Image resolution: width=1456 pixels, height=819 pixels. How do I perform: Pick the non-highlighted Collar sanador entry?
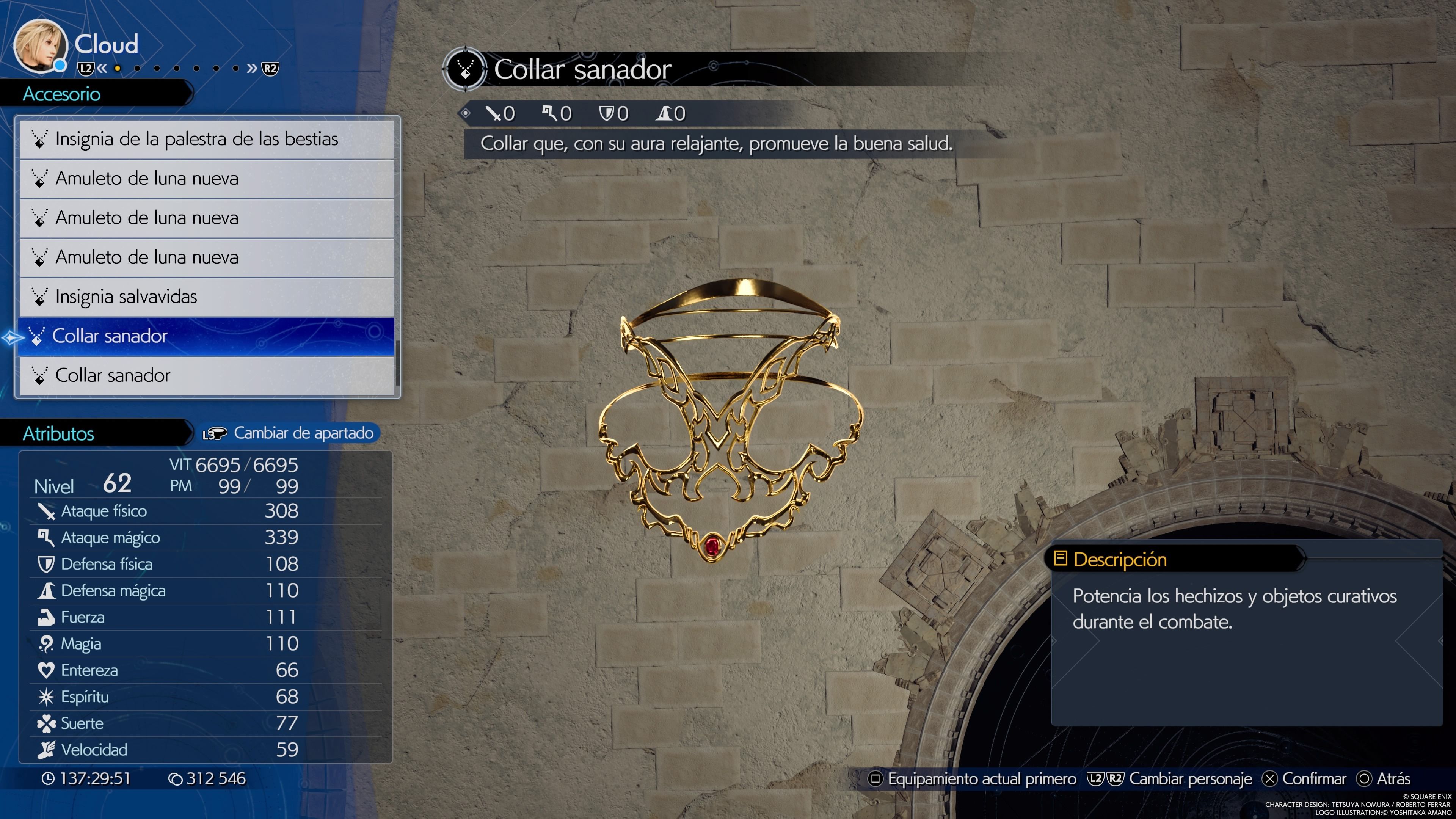[206, 376]
